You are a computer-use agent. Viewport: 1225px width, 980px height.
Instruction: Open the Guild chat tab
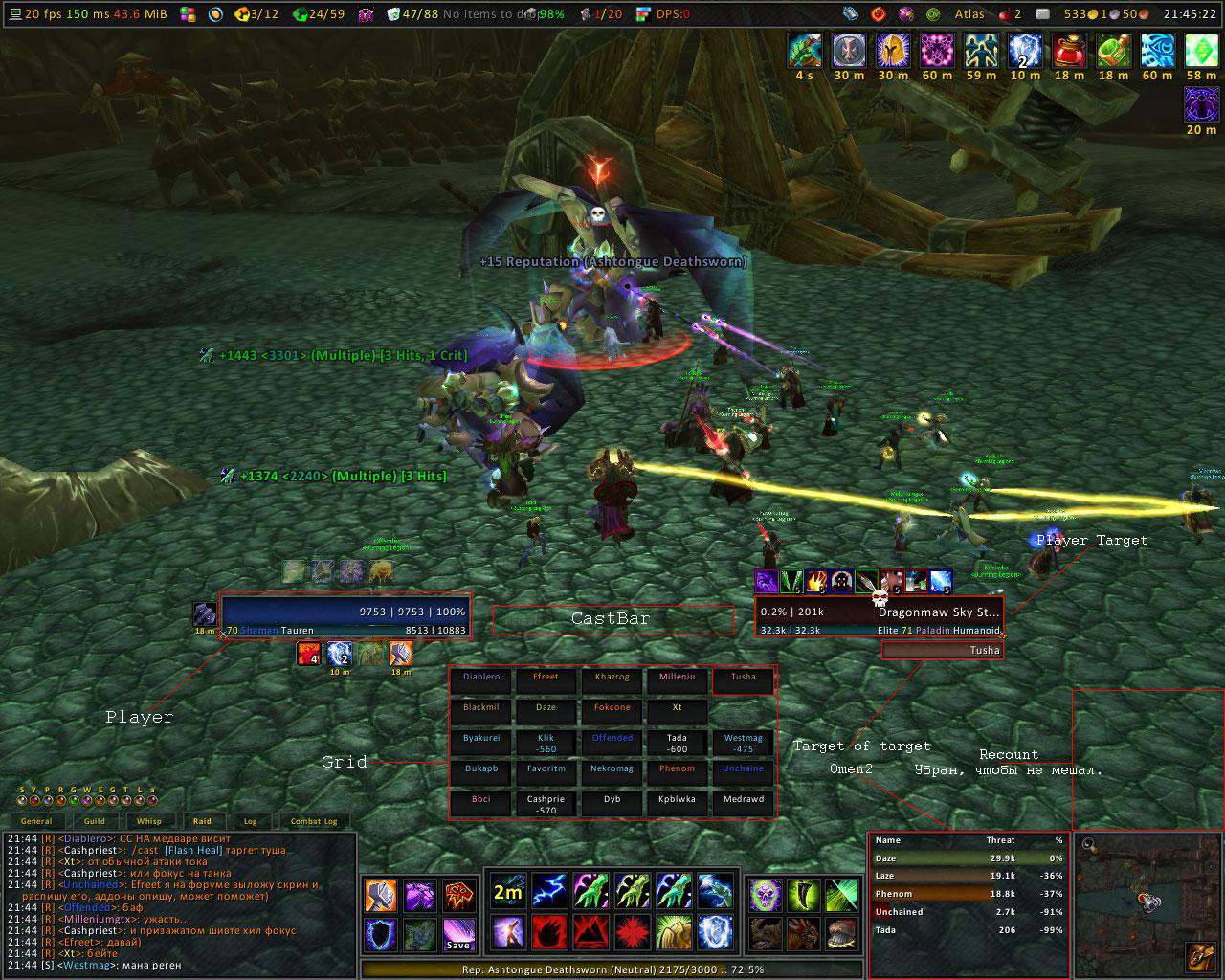tap(95, 821)
